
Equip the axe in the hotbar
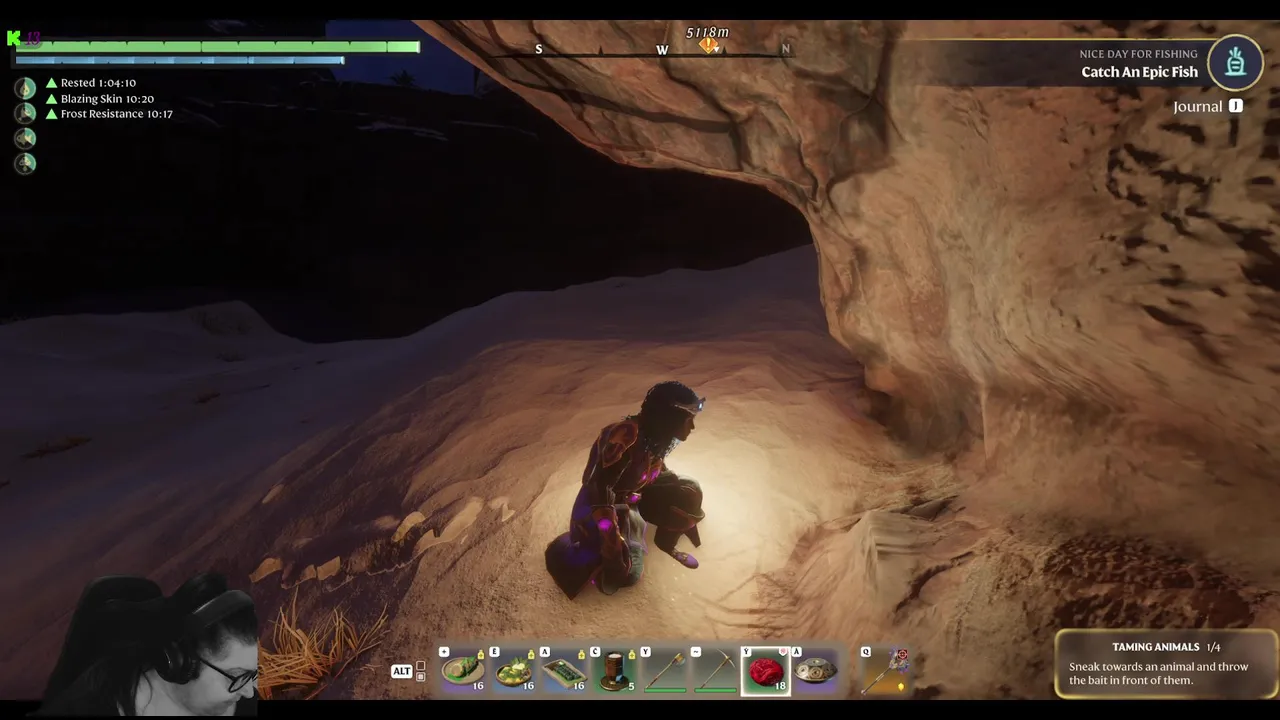click(664, 671)
